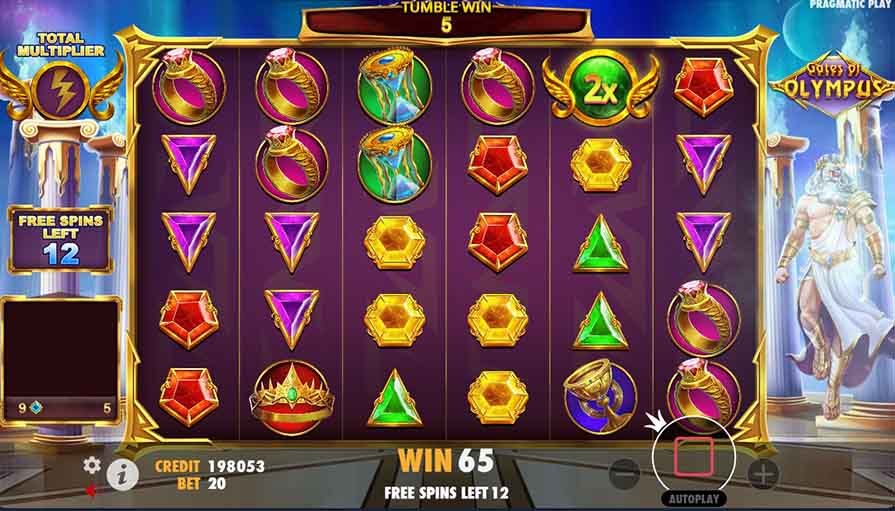Show the game info paytable
This screenshot has height=511, width=895.
(122, 474)
